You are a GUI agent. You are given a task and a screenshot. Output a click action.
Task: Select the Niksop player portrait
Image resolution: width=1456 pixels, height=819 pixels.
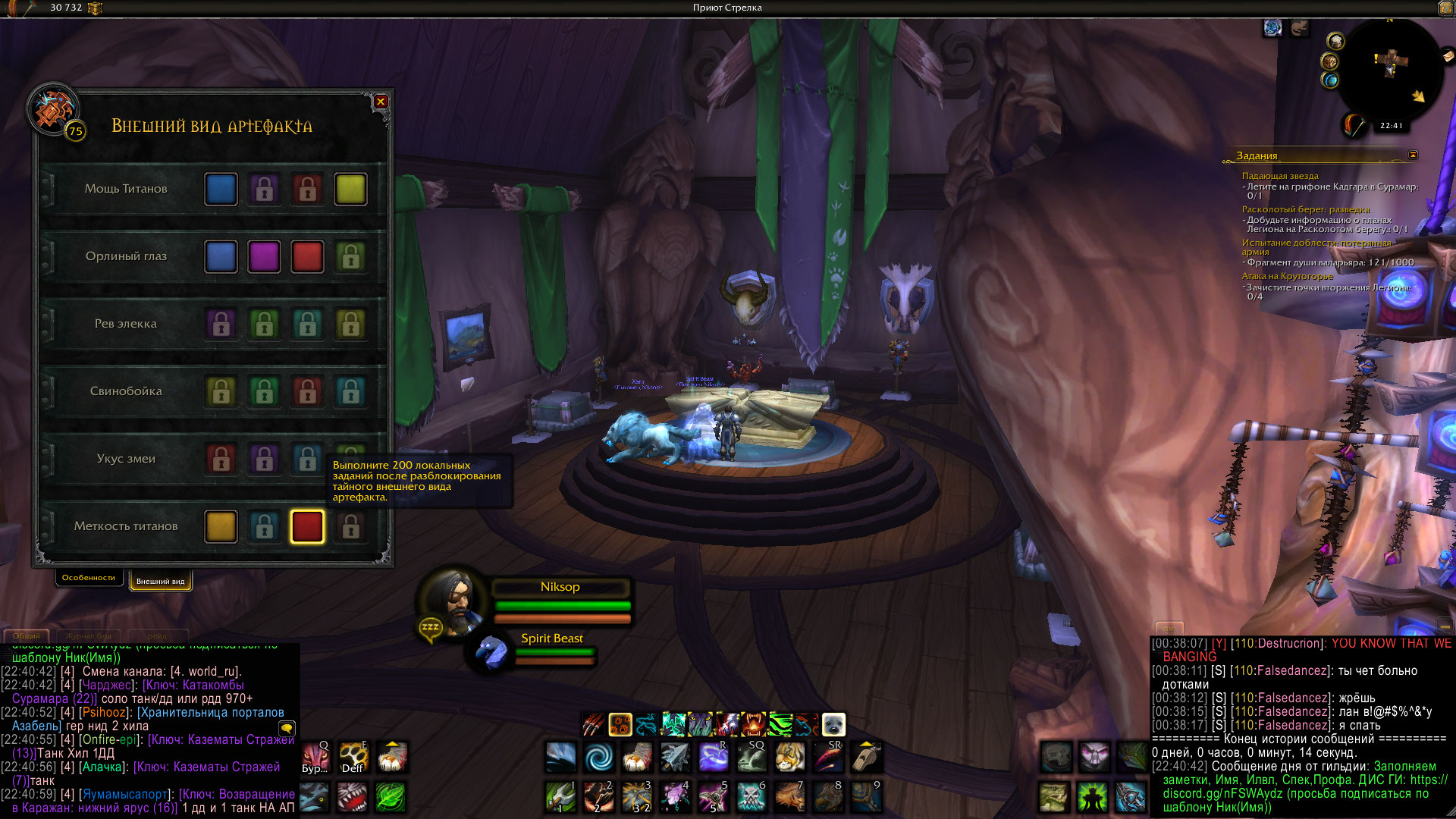tap(453, 601)
